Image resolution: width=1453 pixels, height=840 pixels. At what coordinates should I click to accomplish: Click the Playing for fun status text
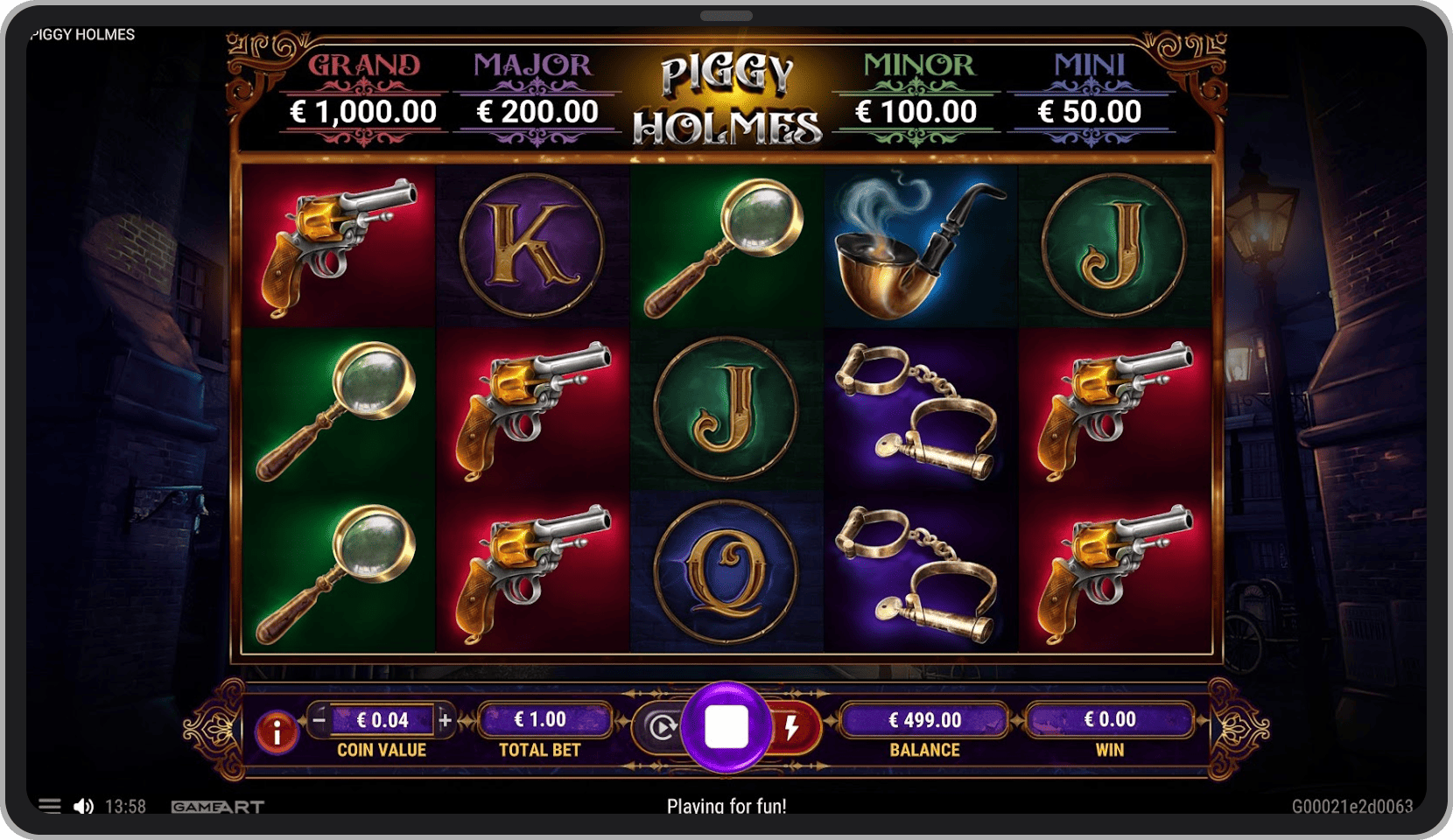726,806
